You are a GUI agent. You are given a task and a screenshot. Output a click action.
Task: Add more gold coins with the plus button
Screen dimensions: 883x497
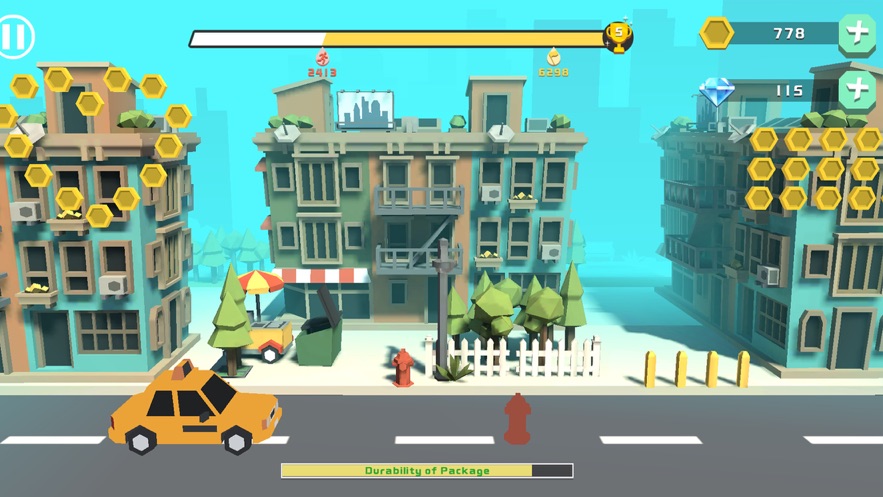click(x=857, y=33)
